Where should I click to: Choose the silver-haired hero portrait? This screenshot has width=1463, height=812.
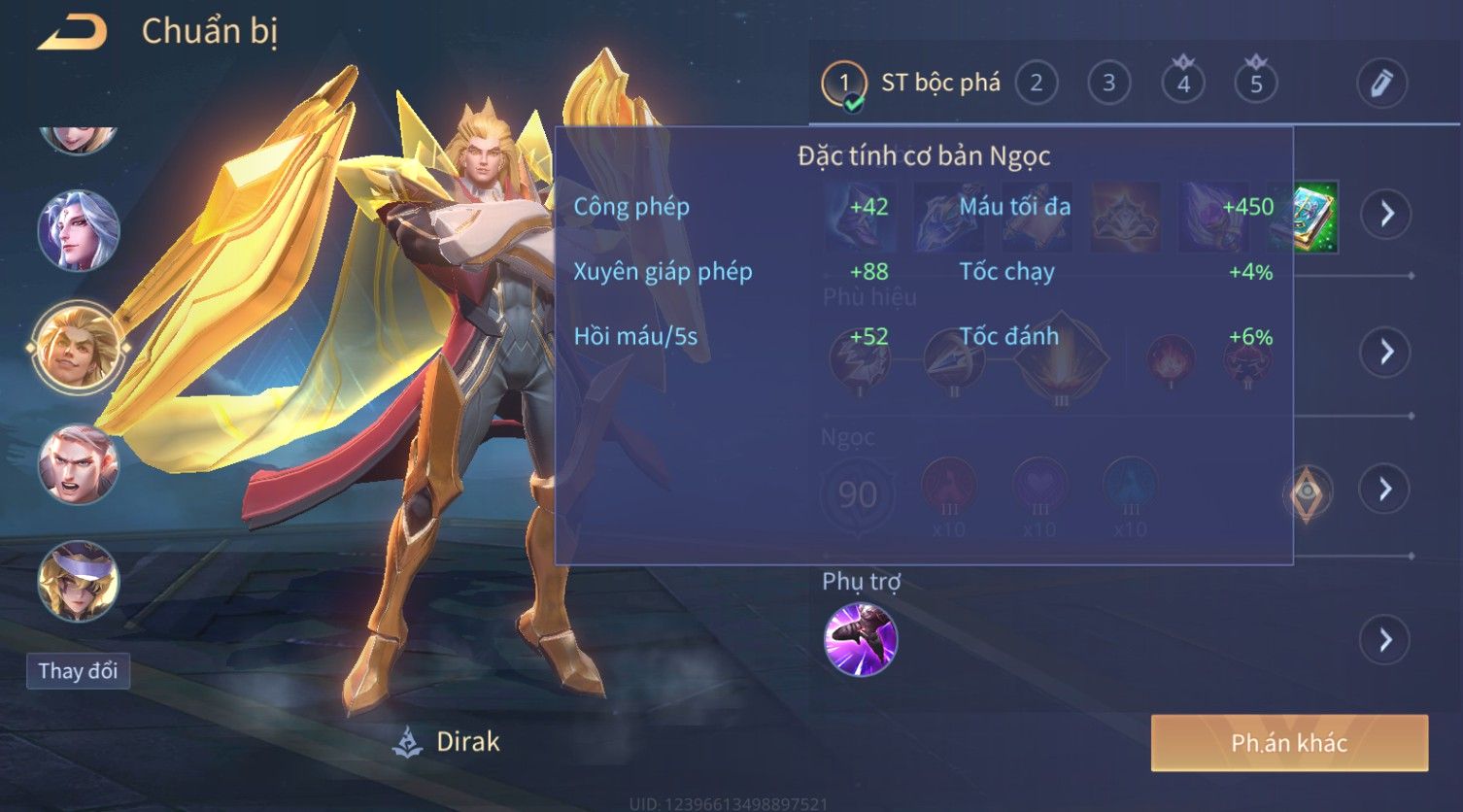pyautogui.click(x=78, y=230)
